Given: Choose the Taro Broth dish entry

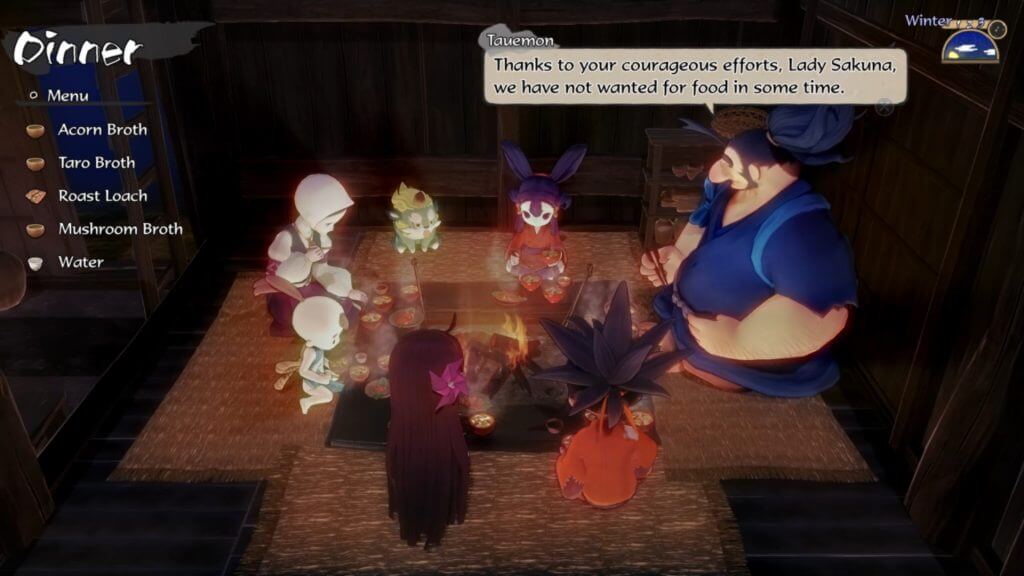Looking at the screenshot, I should click(x=96, y=163).
